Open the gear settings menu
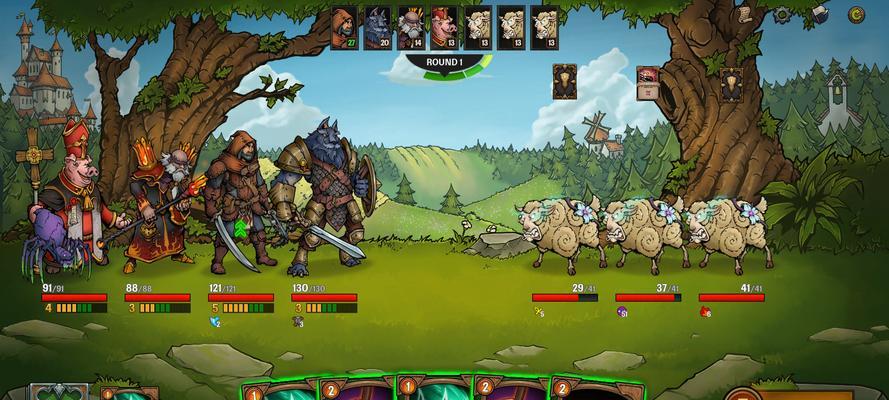 point(783,15)
